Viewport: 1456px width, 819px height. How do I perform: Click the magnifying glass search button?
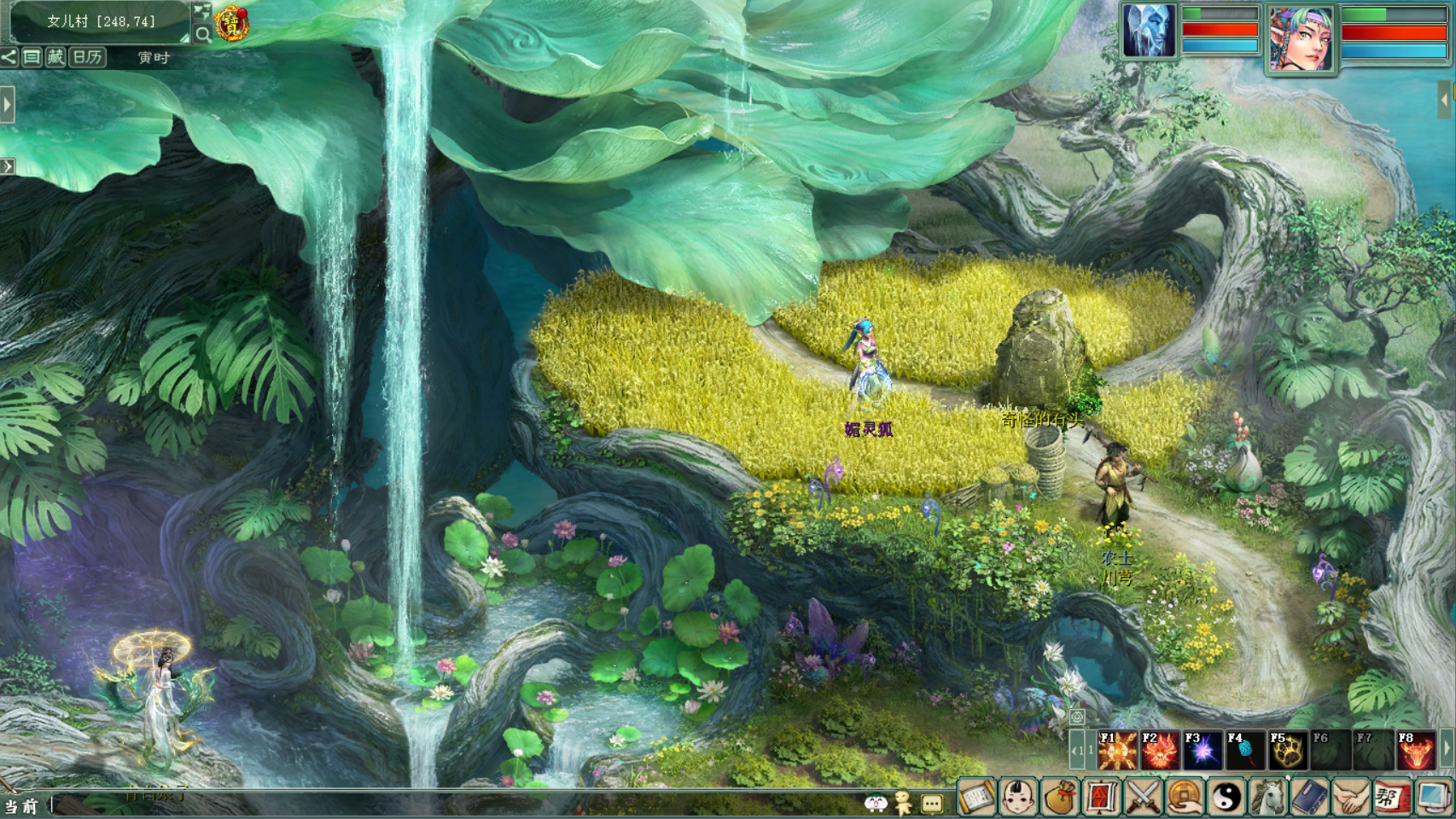[203, 34]
